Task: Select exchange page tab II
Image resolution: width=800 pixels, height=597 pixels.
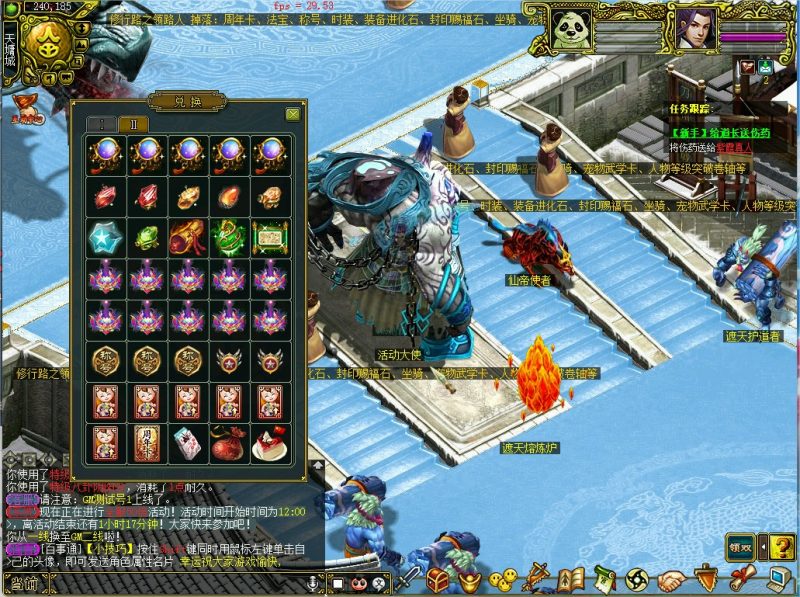Action: pyautogui.click(x=133, y=124)
